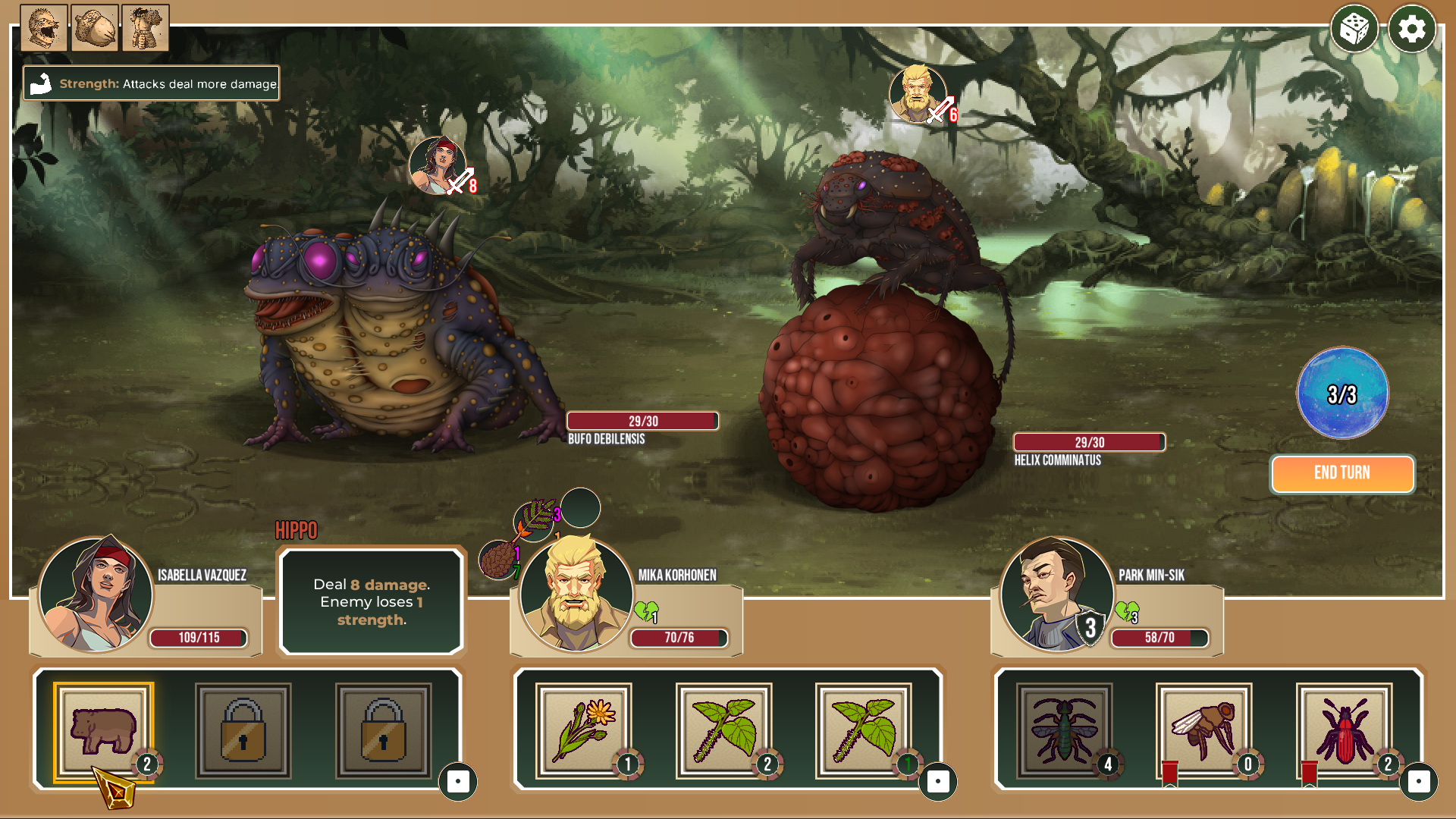Select the yellow flower card
This screenshot has height=819, width=1456.
(583, 731)
